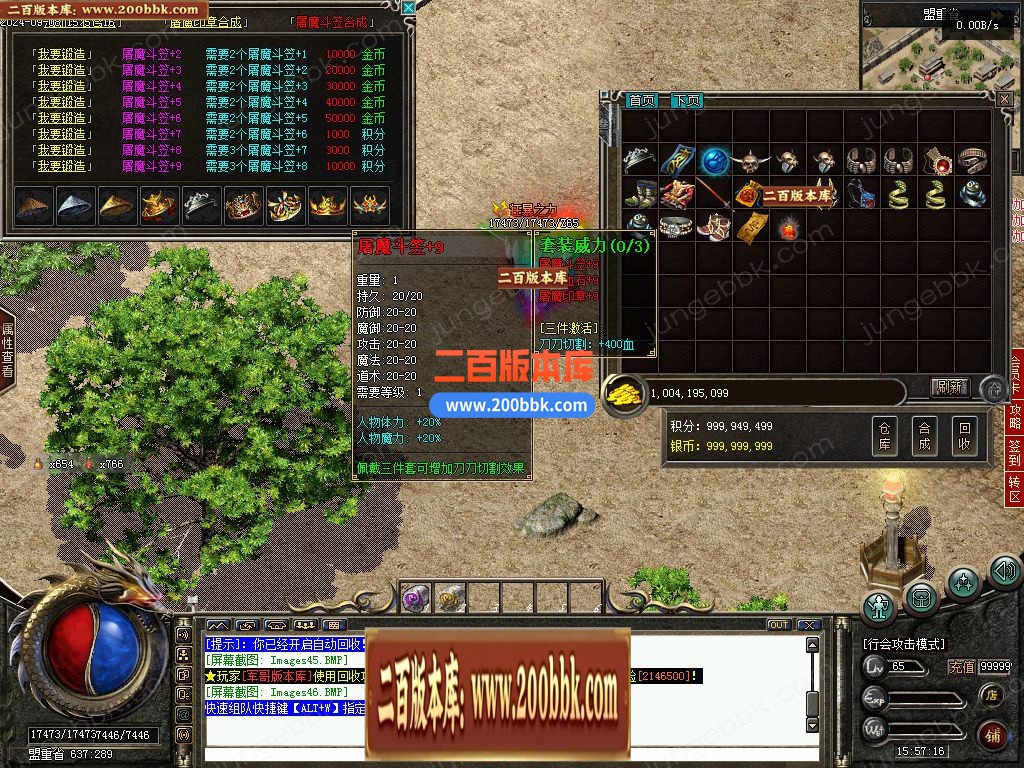1024x768 pixels.
Task: Forge the 屠魔斗笠+2 upgrade
Action: (62, 54)
